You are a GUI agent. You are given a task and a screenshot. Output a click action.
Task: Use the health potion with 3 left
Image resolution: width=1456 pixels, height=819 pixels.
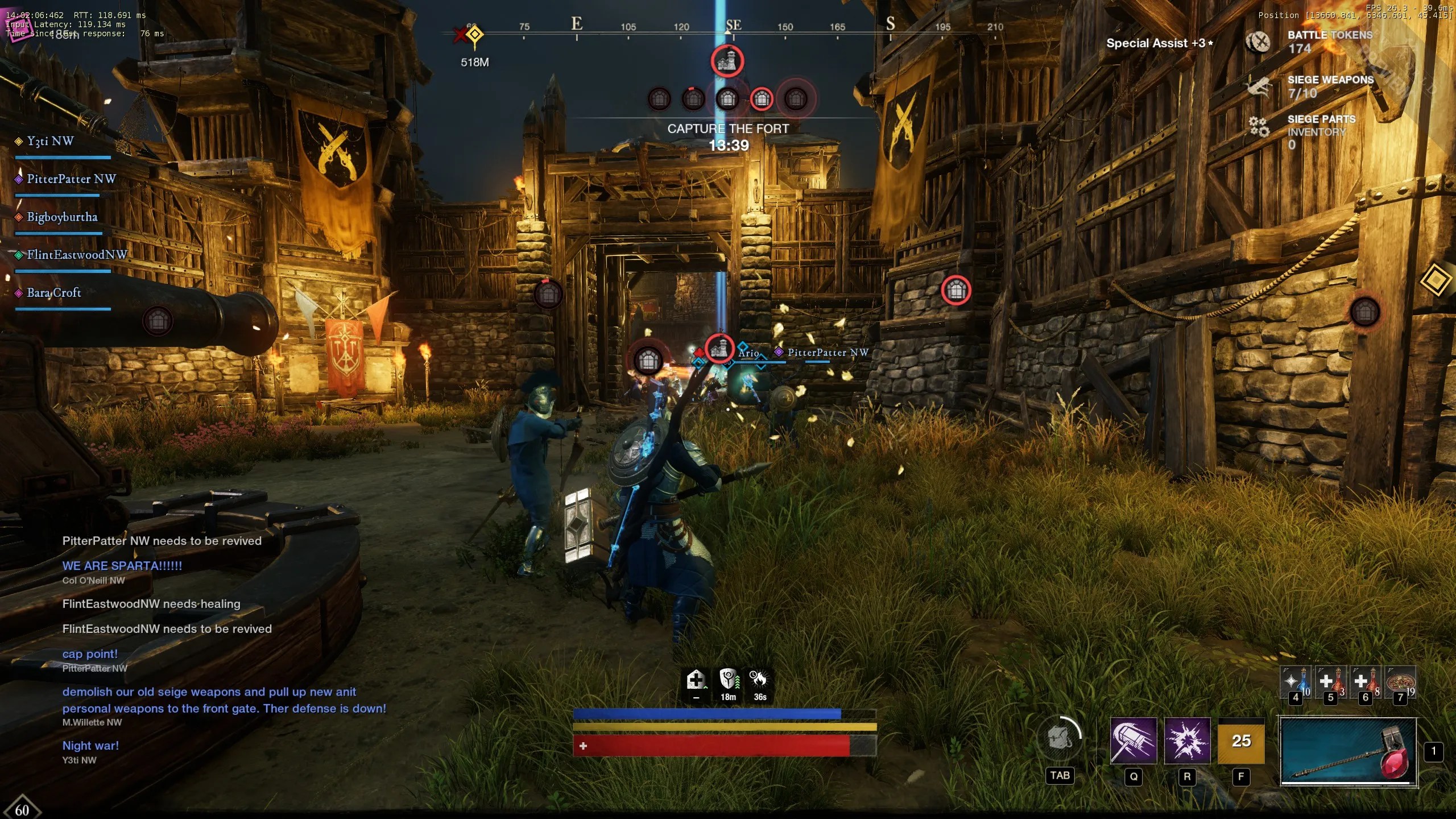click(1330, 681)
